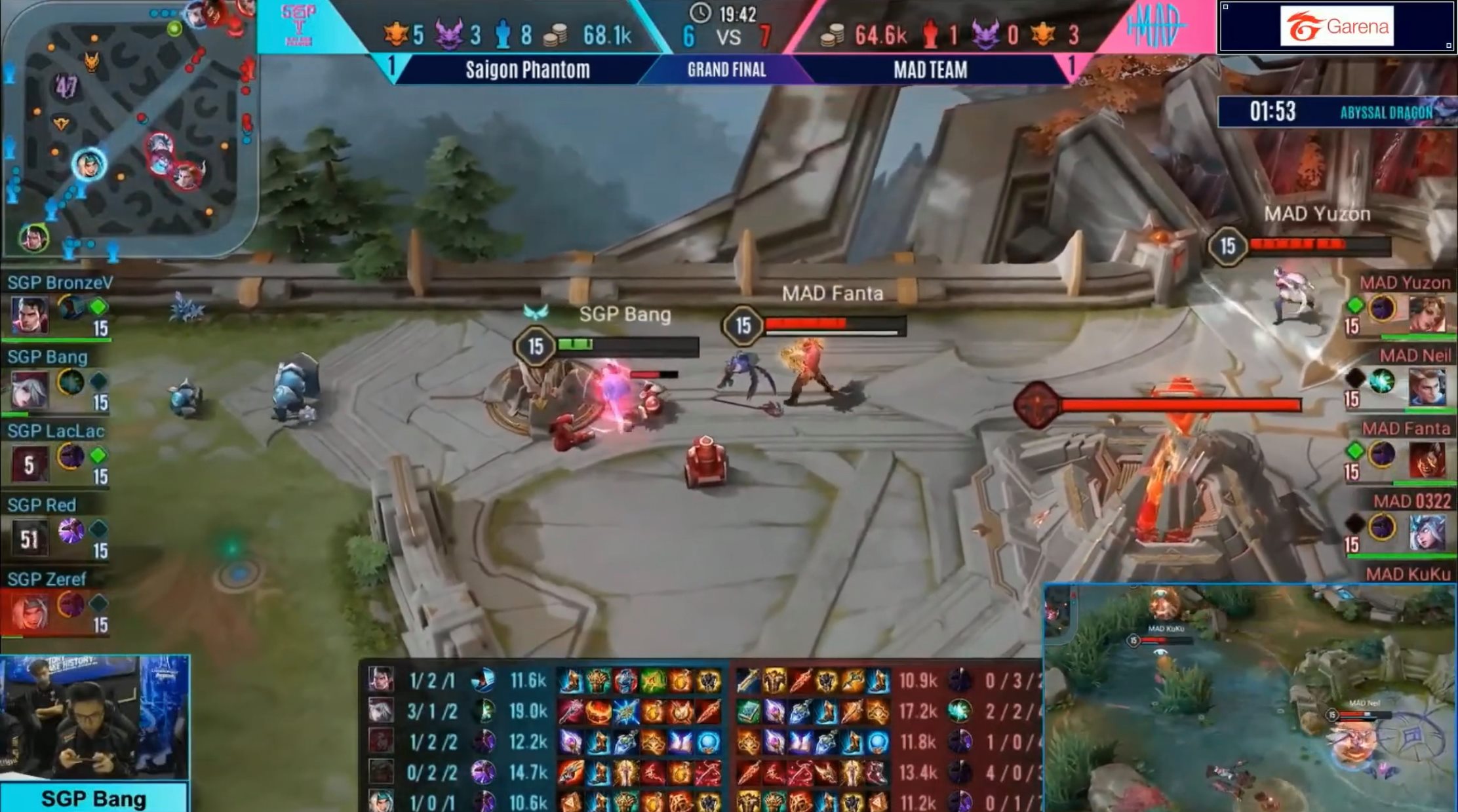Click the Garena logo banner
This screenshot has width=1458, height=812.
1336,26
